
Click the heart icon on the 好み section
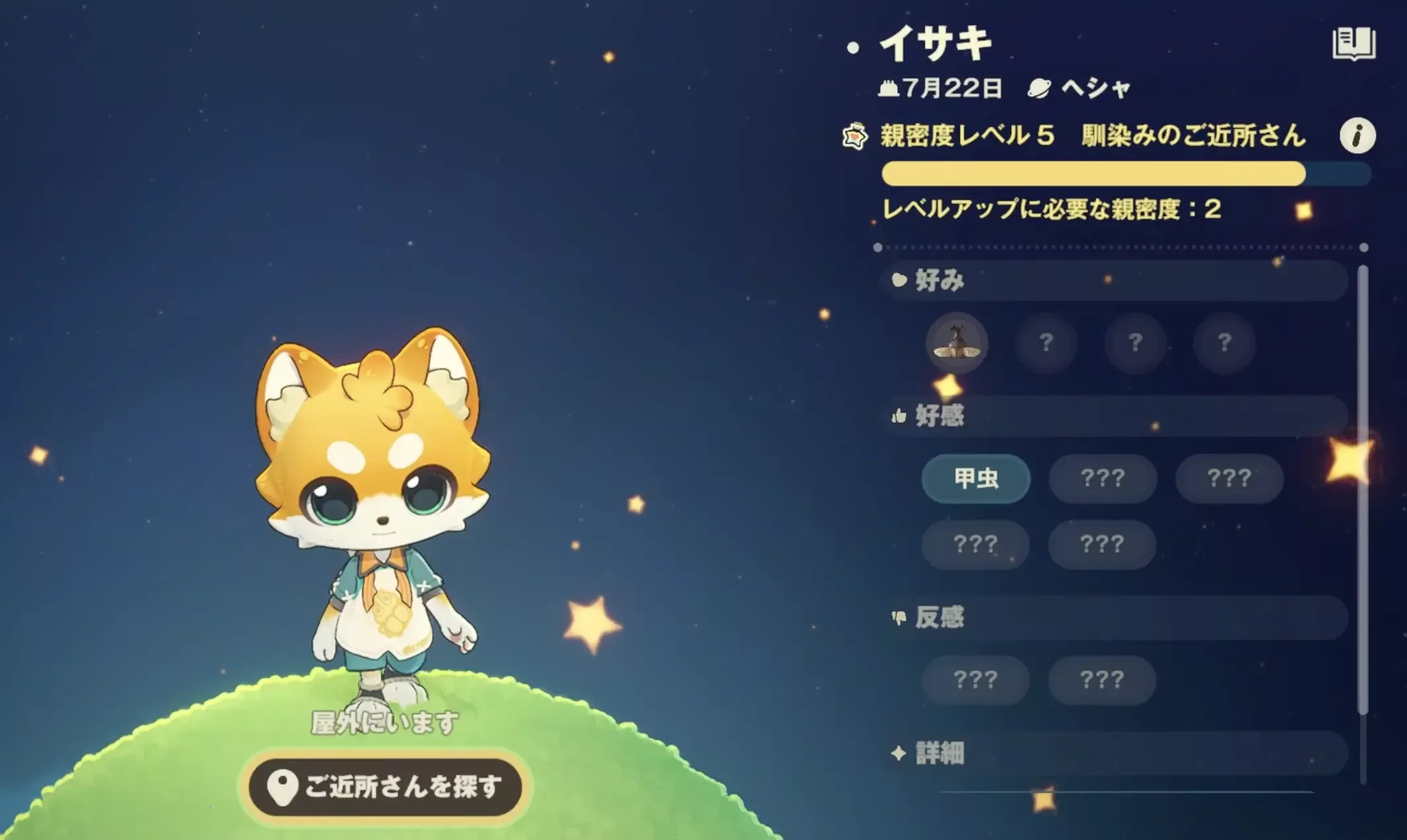(x=900, y=280)
